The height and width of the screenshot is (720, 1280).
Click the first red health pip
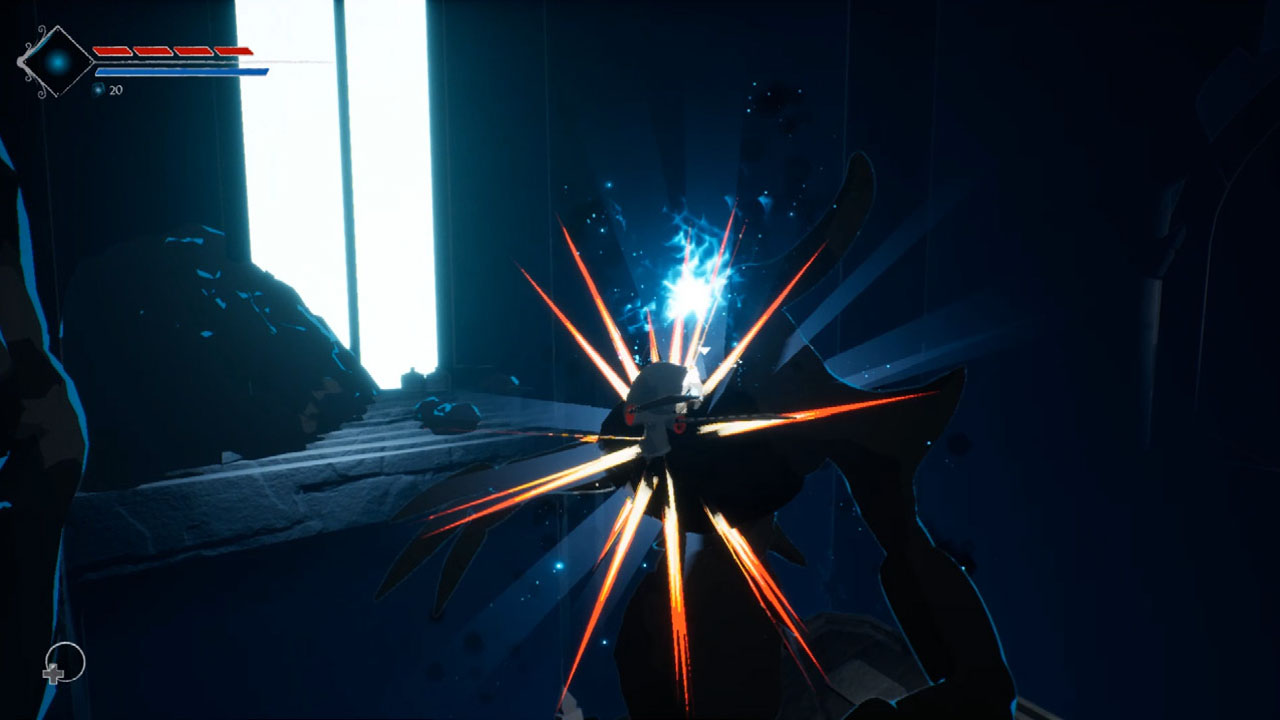point(110,50)
